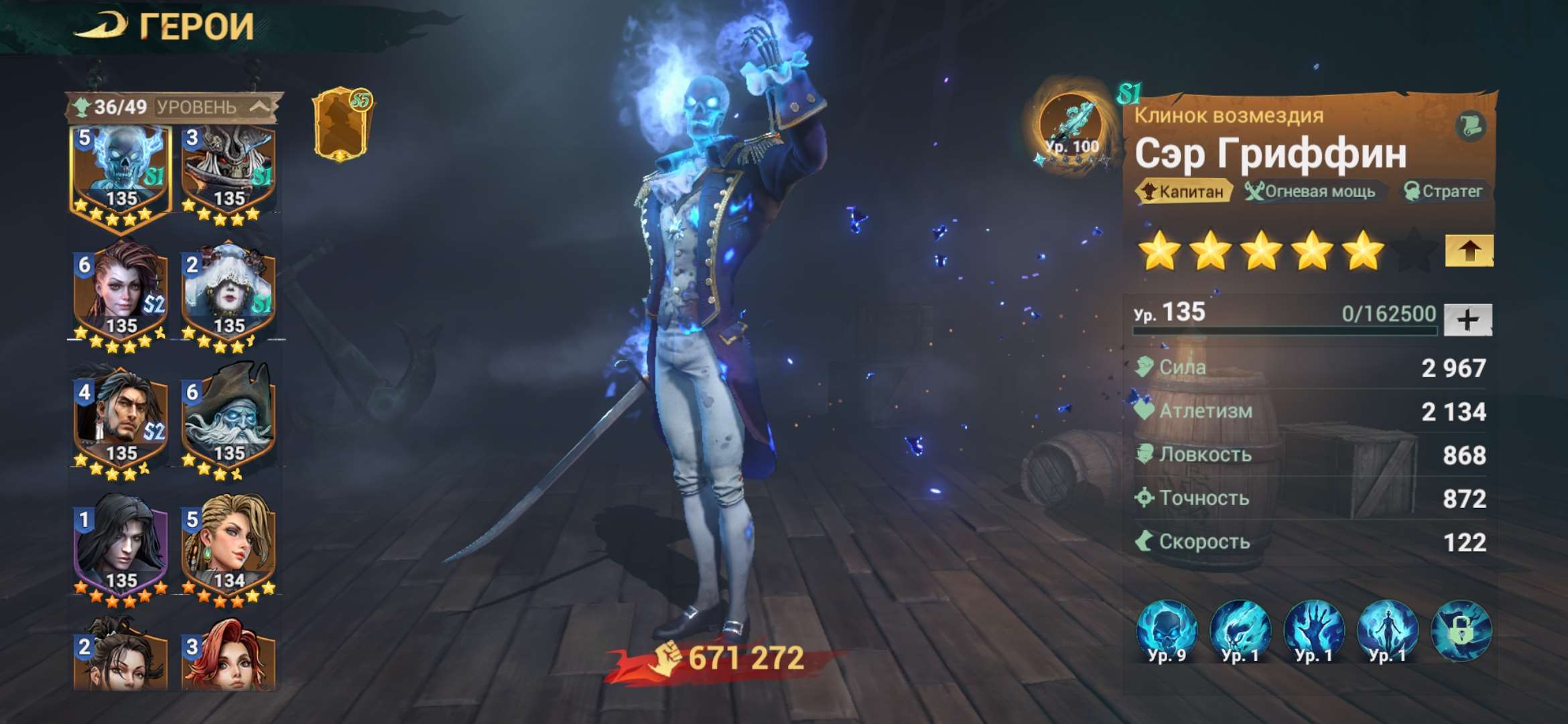1568x724 pixels.
Task: Tap the star upgrade arrow button
Action: point(1469,251)
